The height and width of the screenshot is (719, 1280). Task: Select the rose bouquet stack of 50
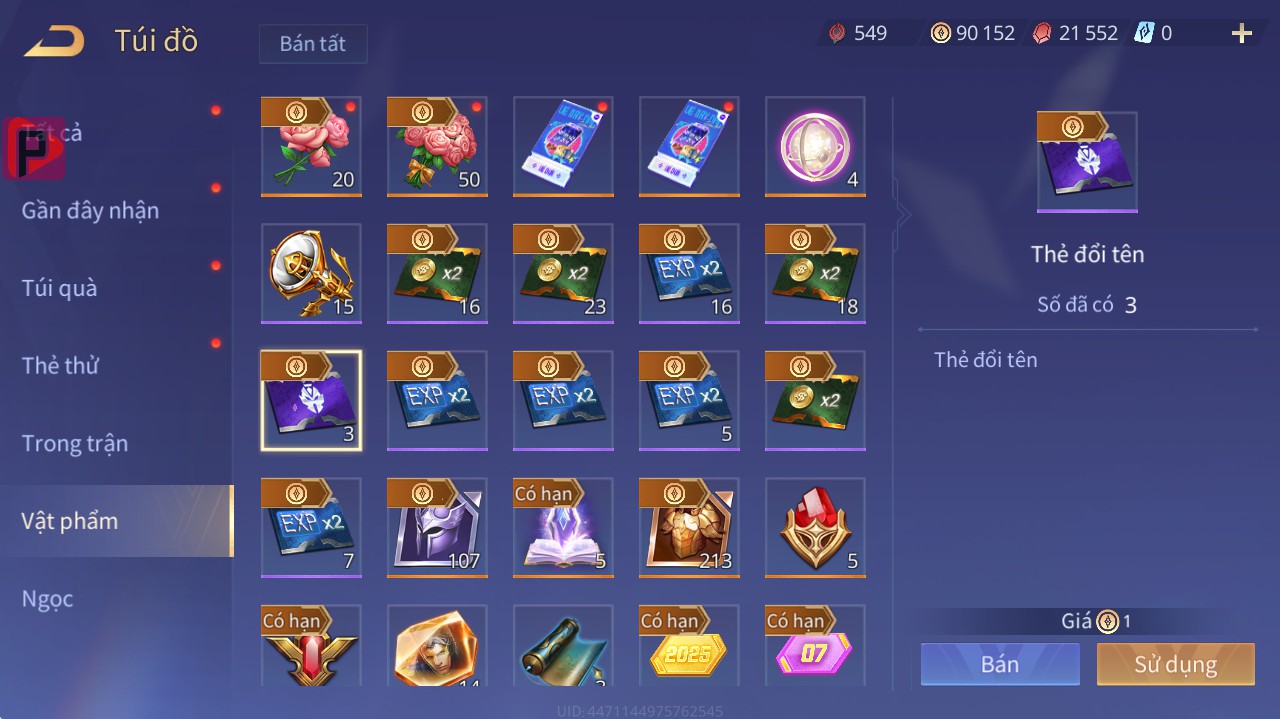[x=437, y=146]
